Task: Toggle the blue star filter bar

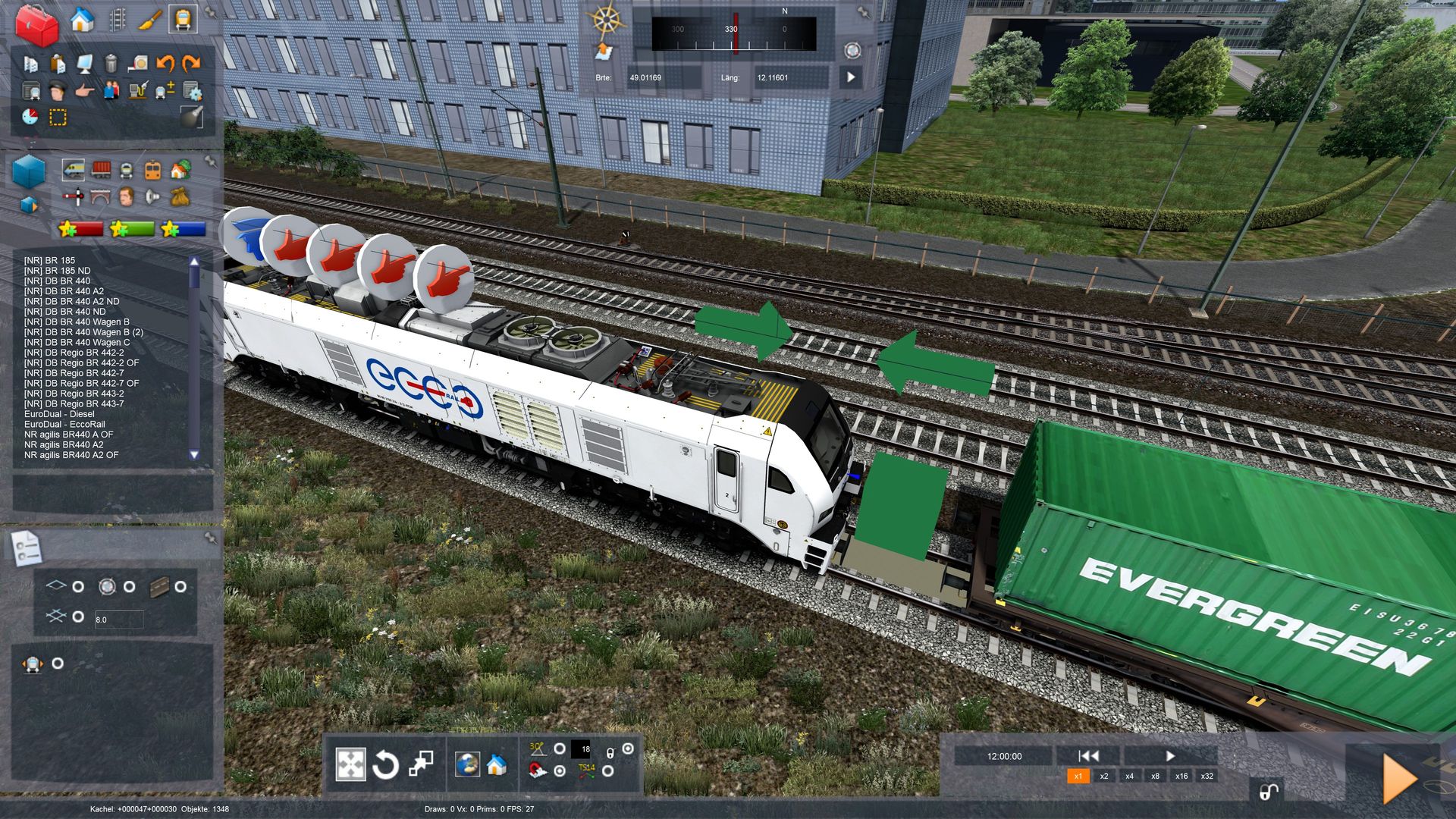Action: pos(183,228)
